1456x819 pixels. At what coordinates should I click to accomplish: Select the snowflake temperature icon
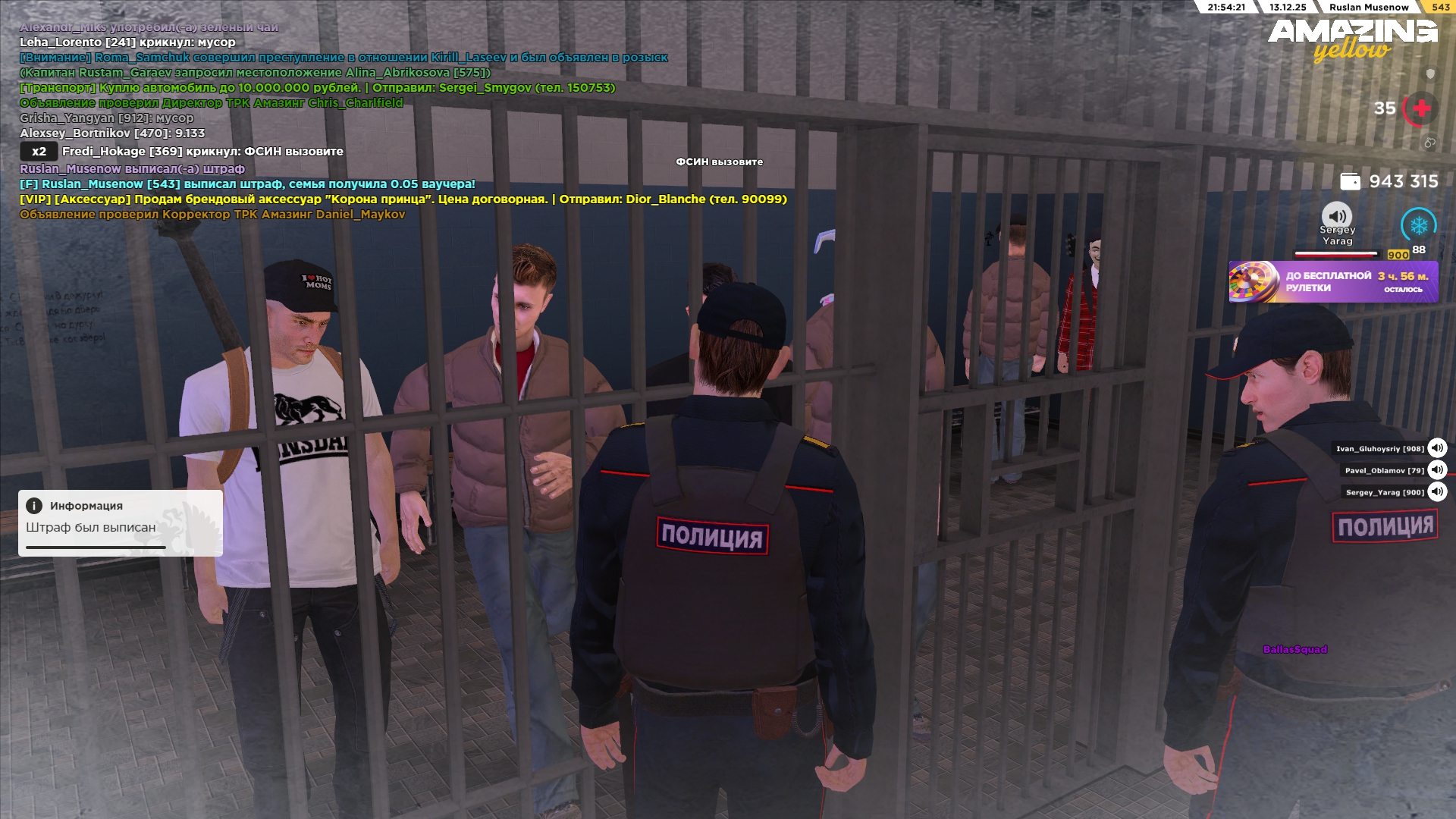[x=1418, y=225]
